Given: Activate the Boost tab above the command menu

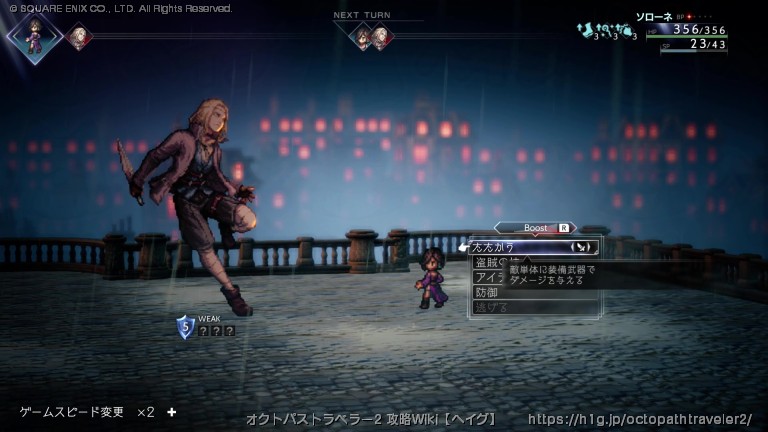Looking at the screenshot, I should click(x=536, y=228).
